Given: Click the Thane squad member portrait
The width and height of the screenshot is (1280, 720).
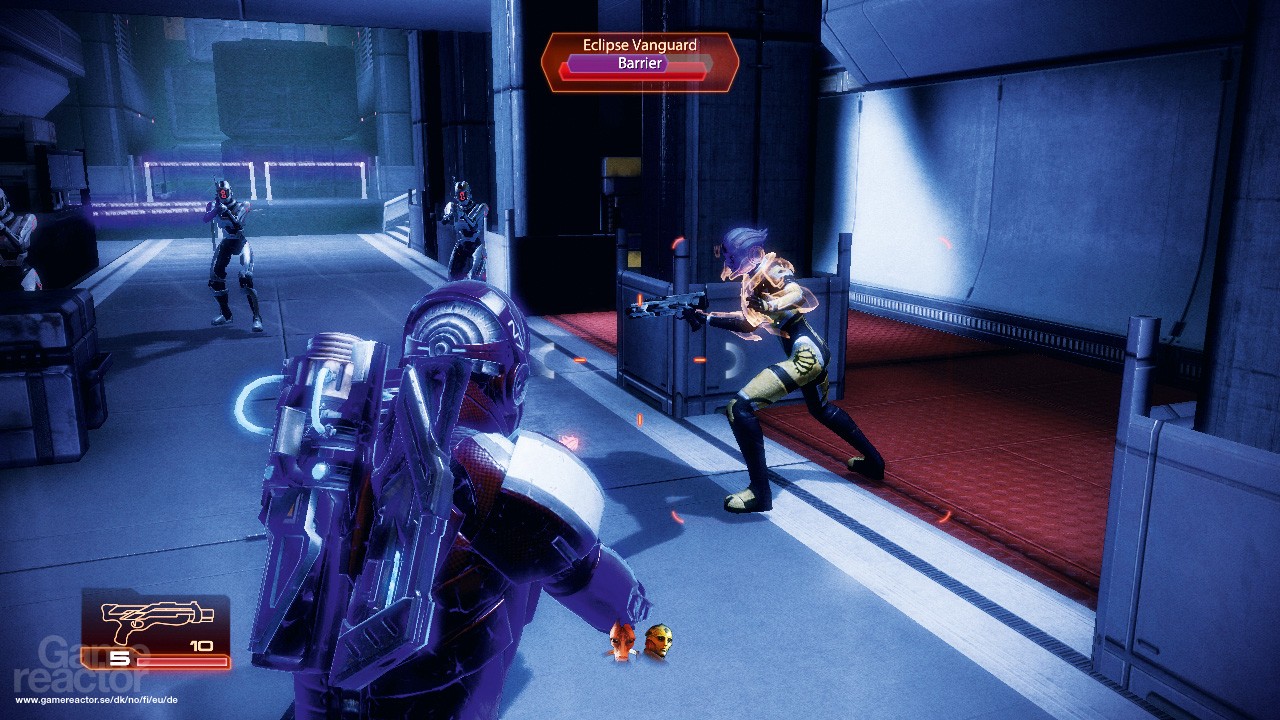Looking at the screenshot, I should pyautogui.click(x=658, y=640).
